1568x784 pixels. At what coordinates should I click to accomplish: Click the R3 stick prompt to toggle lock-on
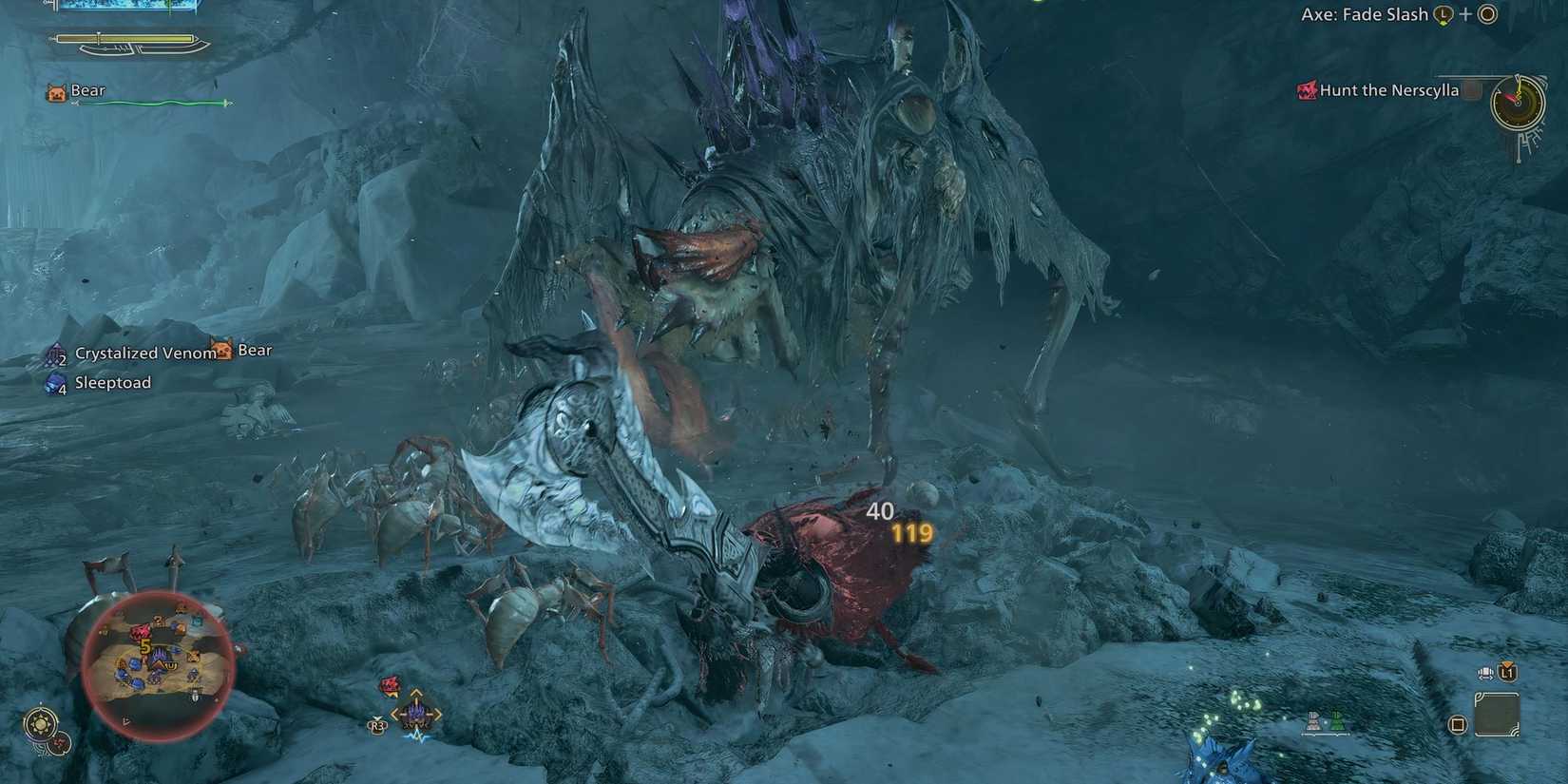(377, 725)
